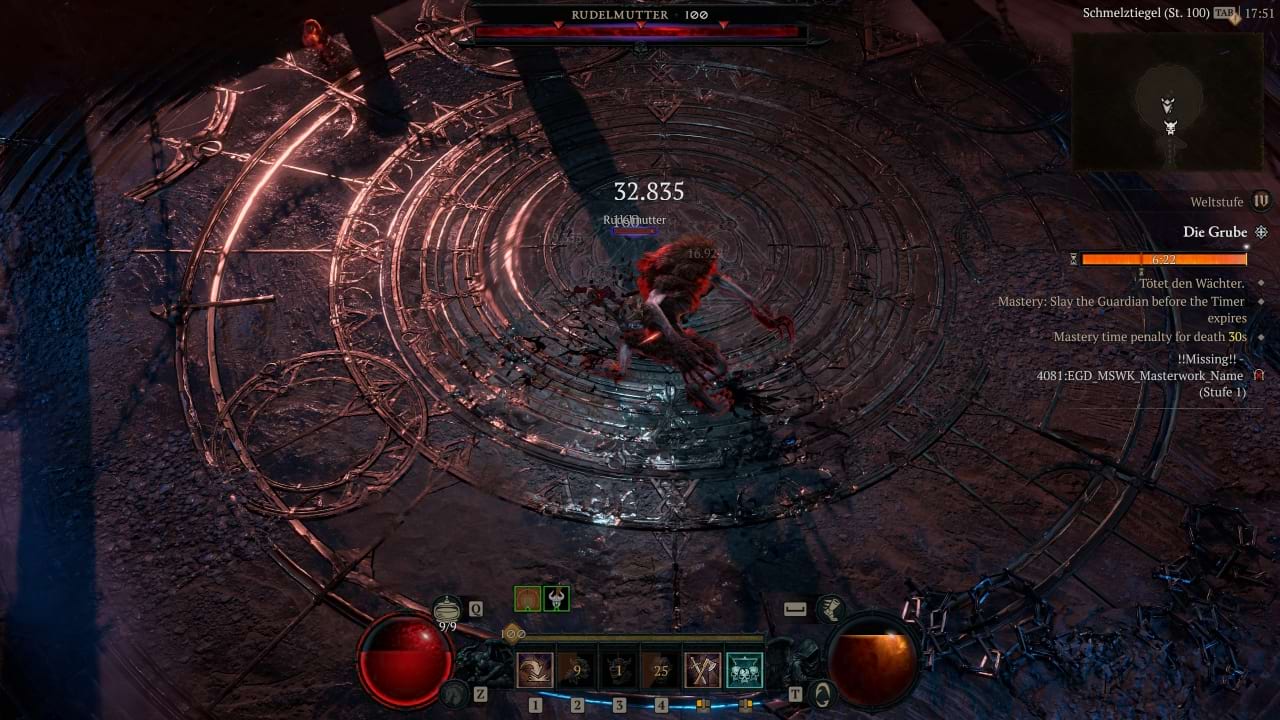The width and height of the screenshot is (1280, 720).
Task: Activate the skill showing 25 second cooldown
Action: 661,670
